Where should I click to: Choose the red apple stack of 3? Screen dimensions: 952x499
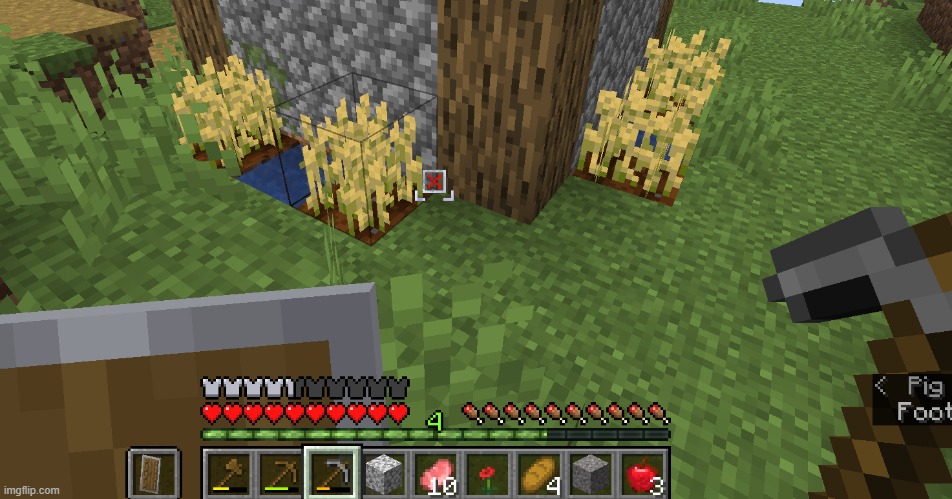coord(641,473)
